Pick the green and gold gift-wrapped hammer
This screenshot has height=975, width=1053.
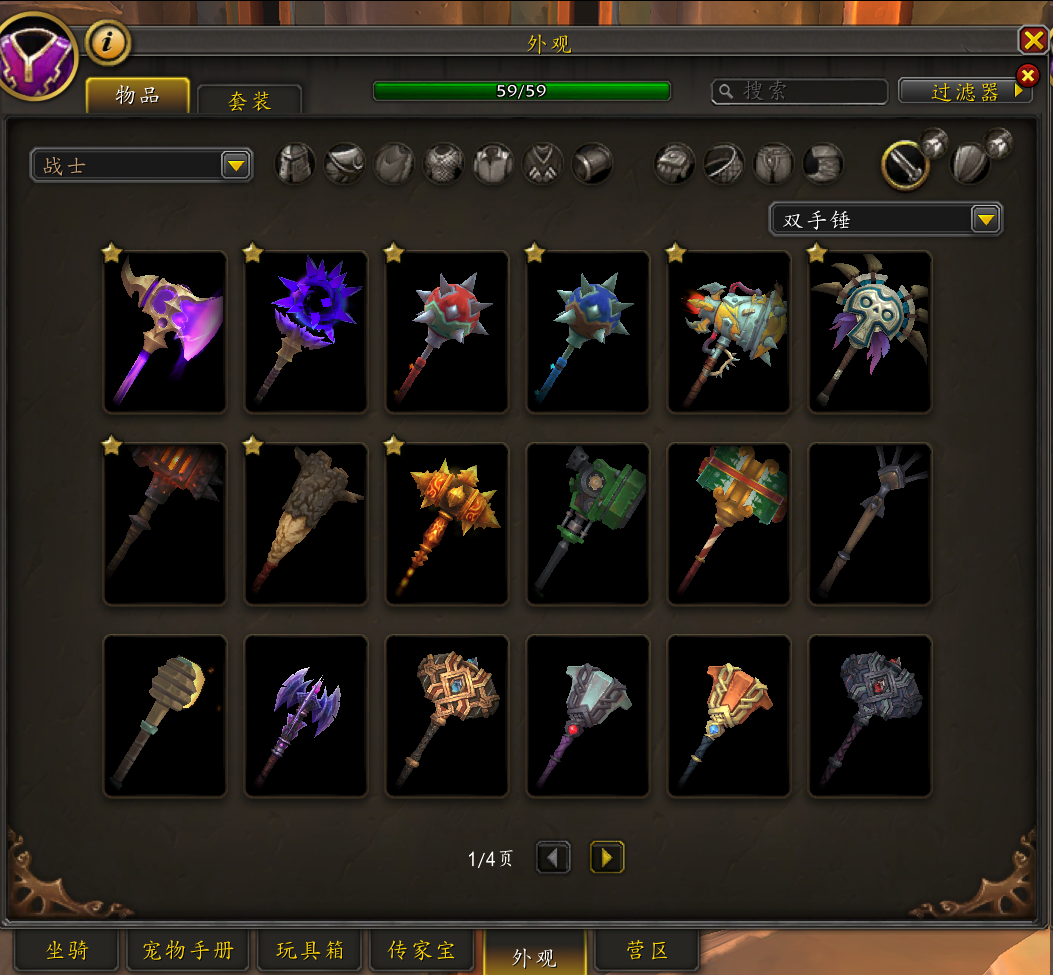(729, 524)
